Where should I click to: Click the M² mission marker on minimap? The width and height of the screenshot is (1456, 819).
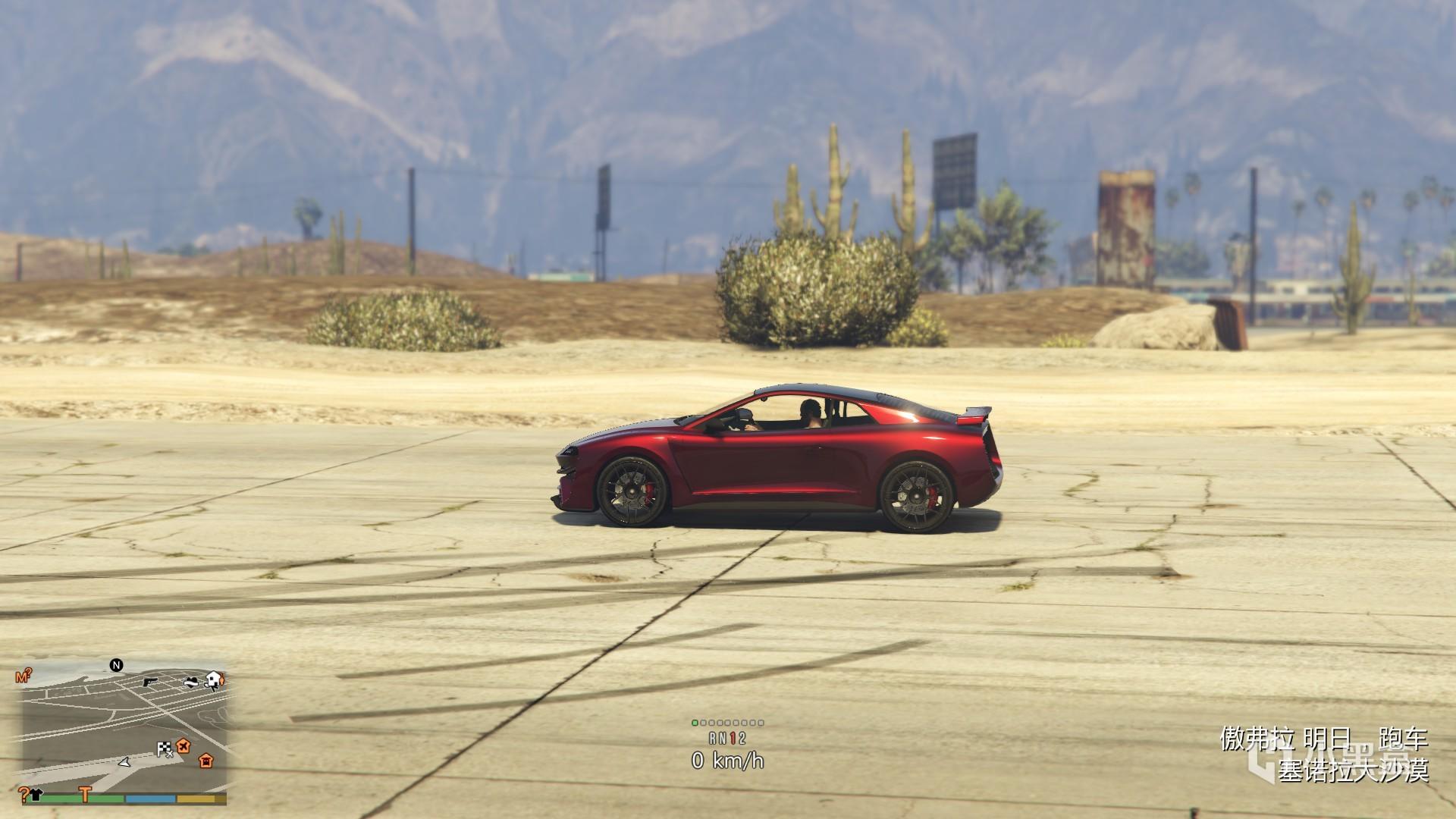pyautogui.click(x=23, y=676)
